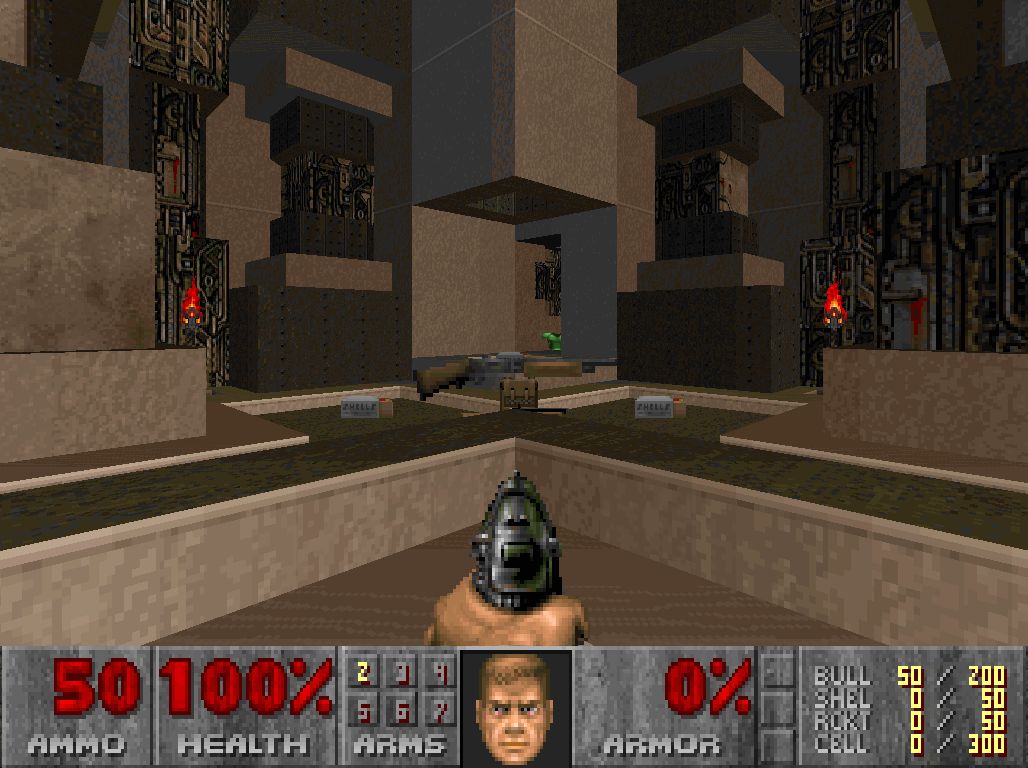The image size is (1028, 768).
Task: Click weapon slot 7 in Arms panel
Action: pyautogui.click(x=440, y=709)
